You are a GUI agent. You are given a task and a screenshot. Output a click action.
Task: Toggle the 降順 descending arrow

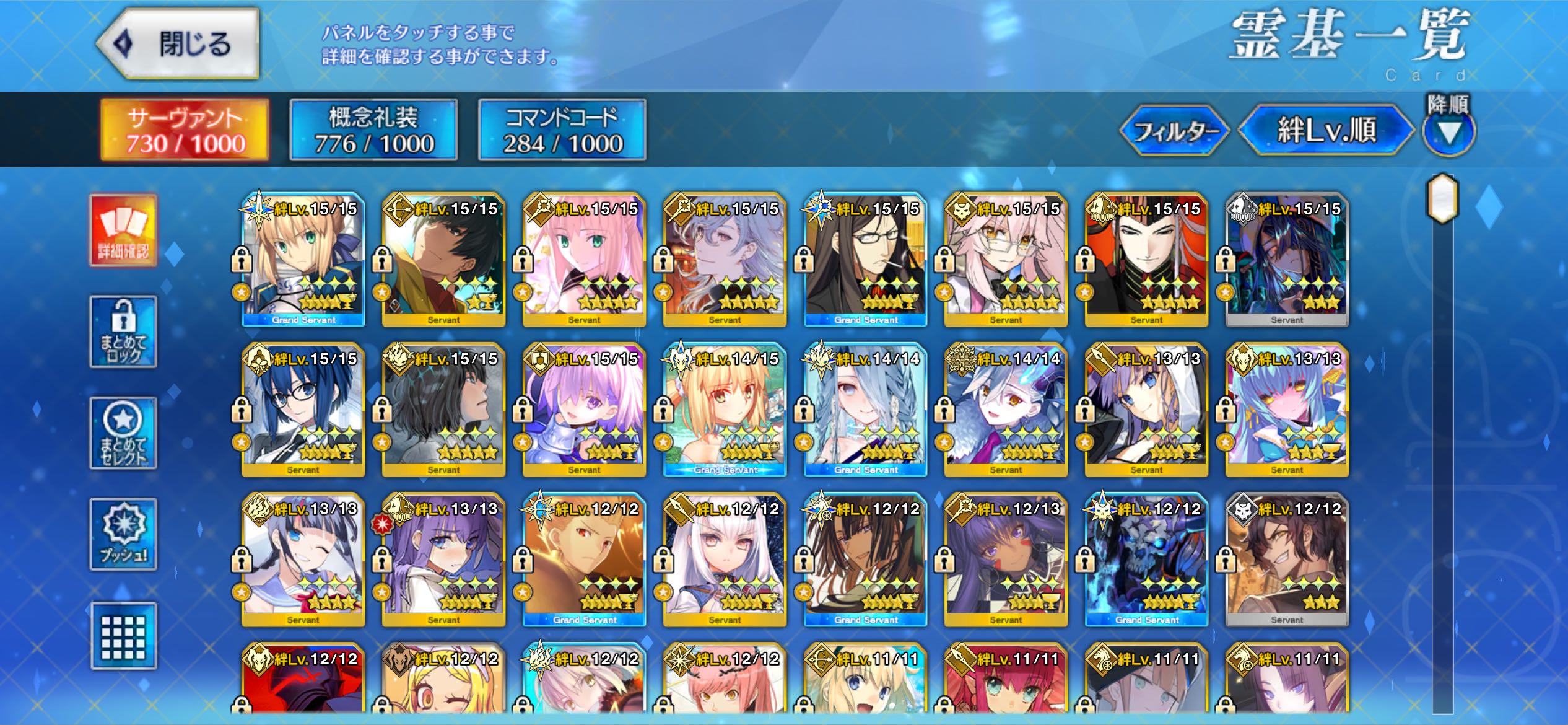(x=1448, y=131)
